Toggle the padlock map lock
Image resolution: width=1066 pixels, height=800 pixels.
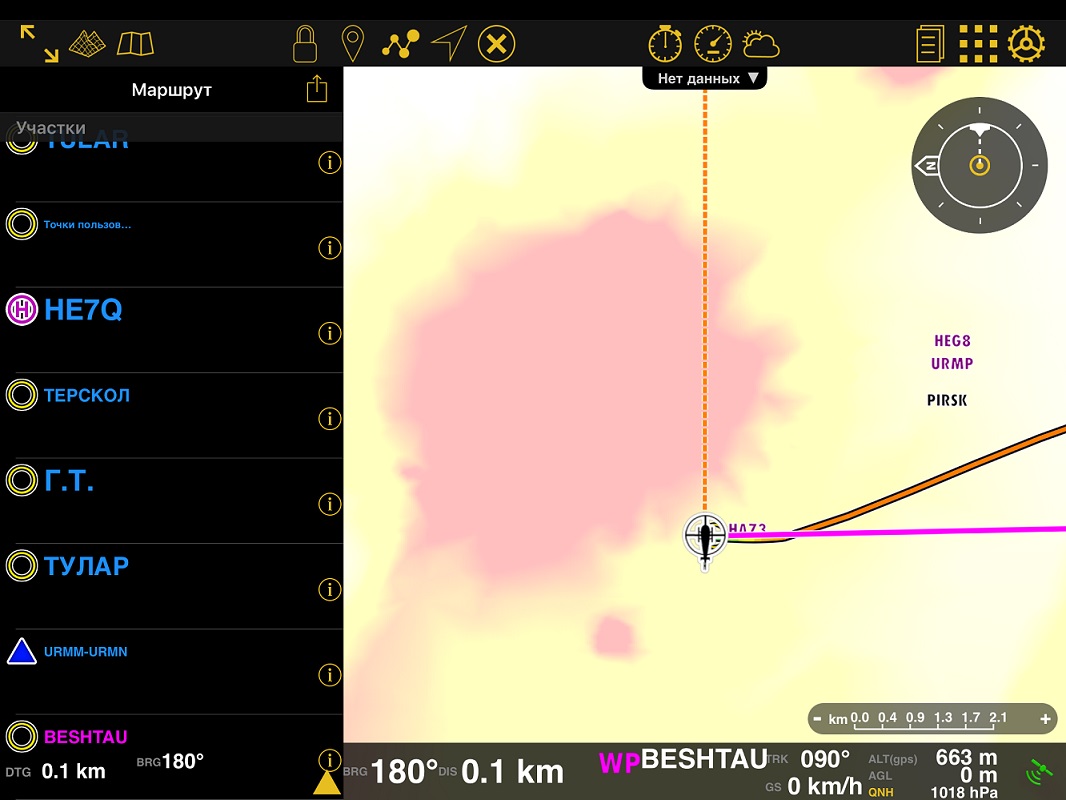click(x=305, y=44)
